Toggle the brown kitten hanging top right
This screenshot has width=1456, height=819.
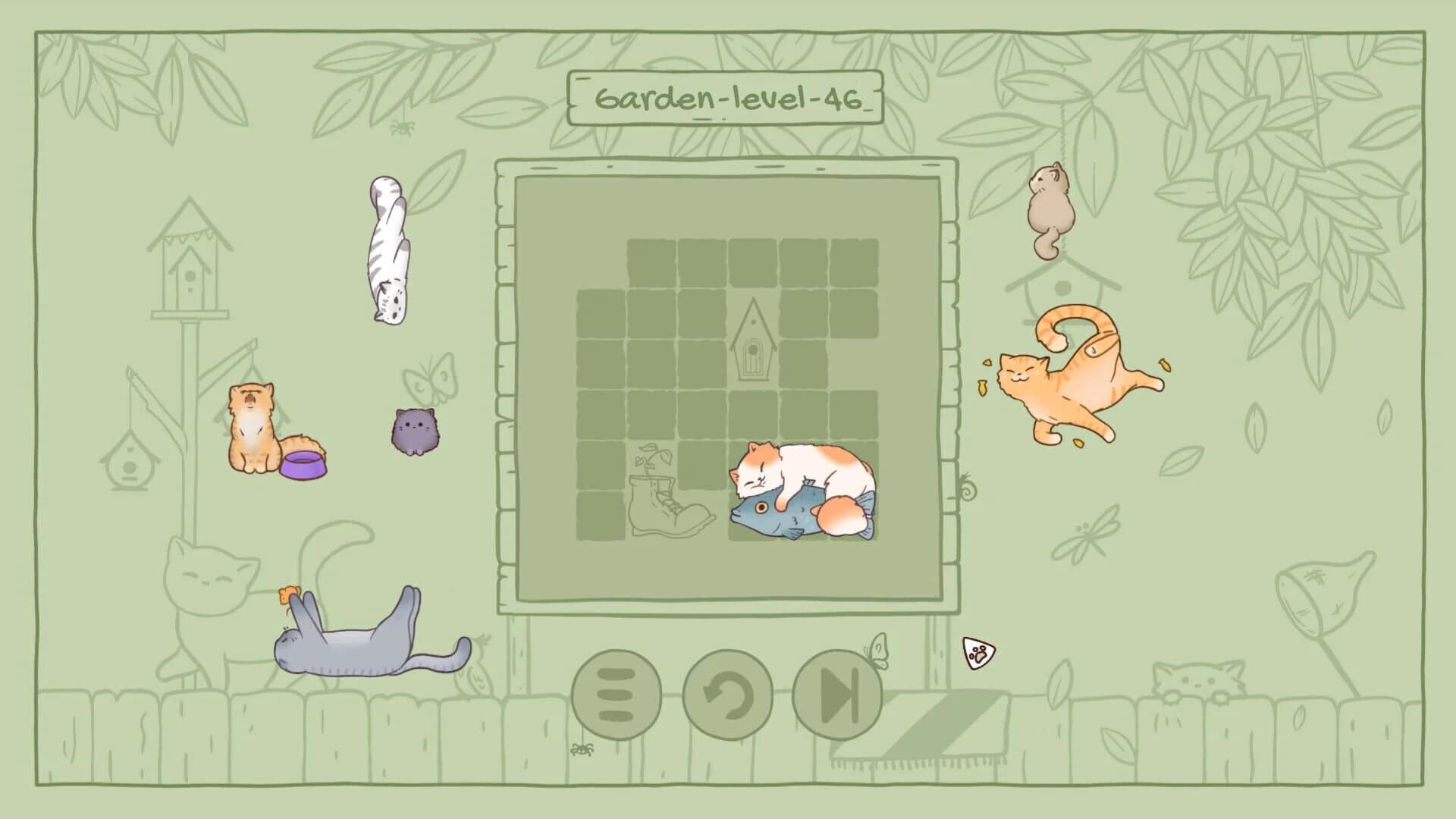coord(1050,205)
